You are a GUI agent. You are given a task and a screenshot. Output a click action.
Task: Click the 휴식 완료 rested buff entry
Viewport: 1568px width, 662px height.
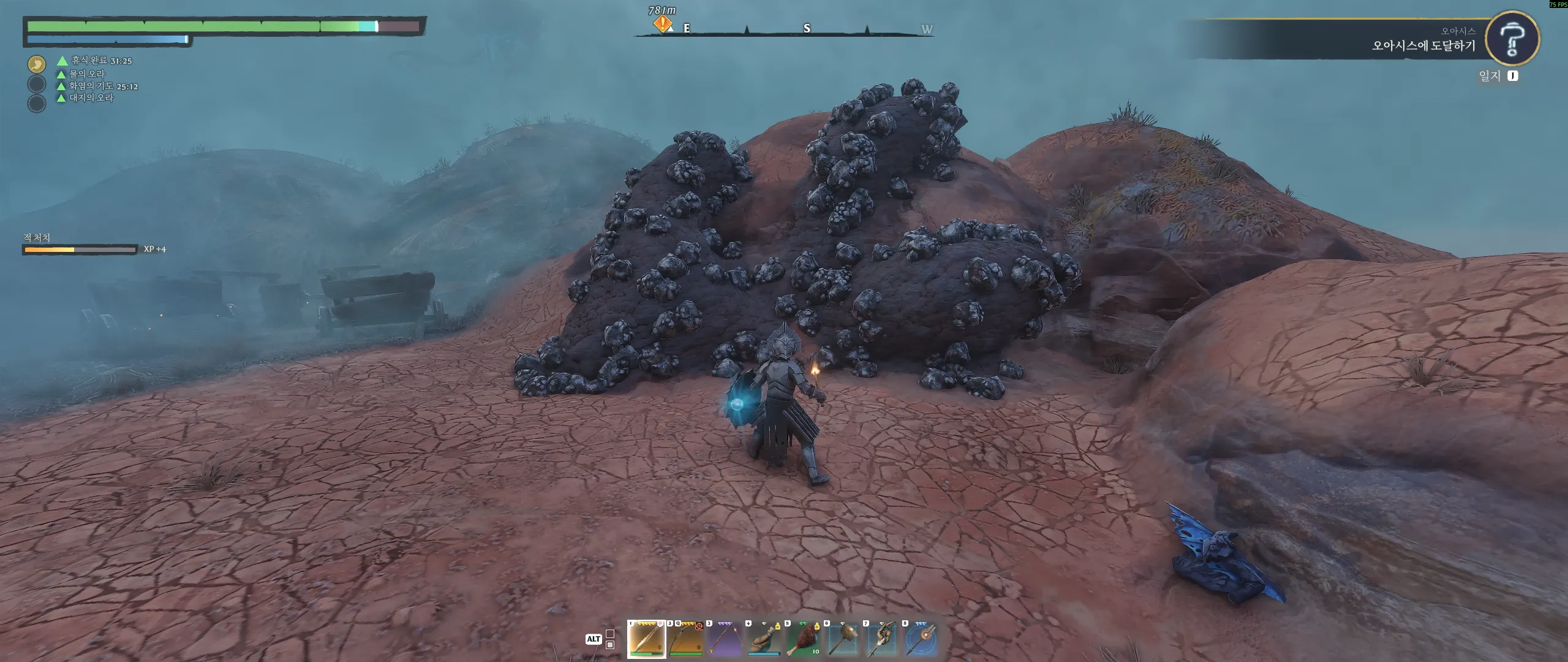(x=100, y=61)
